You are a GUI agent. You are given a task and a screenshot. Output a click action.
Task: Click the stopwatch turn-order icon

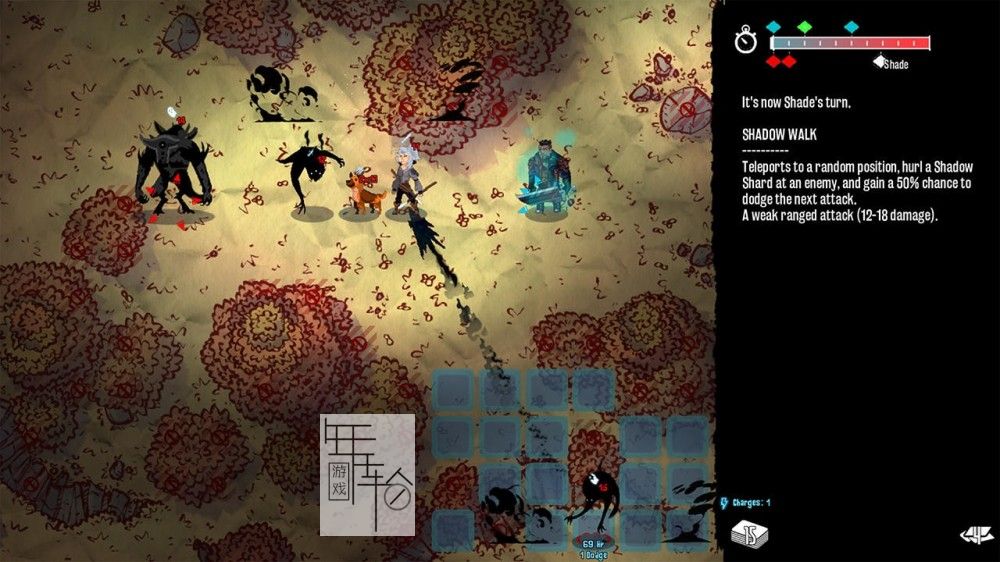tap(746, 41)
